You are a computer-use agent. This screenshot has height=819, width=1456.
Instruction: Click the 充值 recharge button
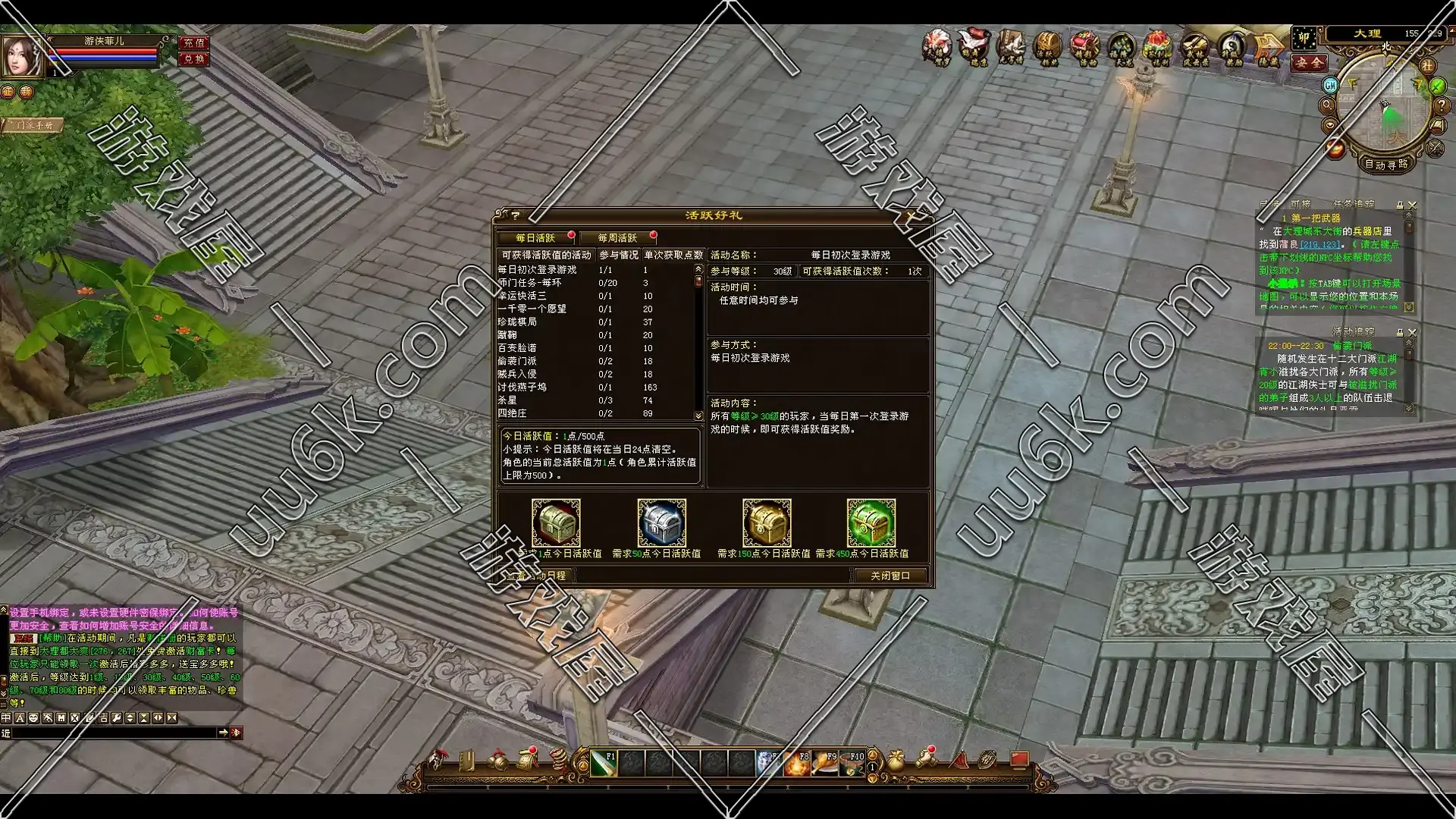pyautogui.click(x=193, y=43)
